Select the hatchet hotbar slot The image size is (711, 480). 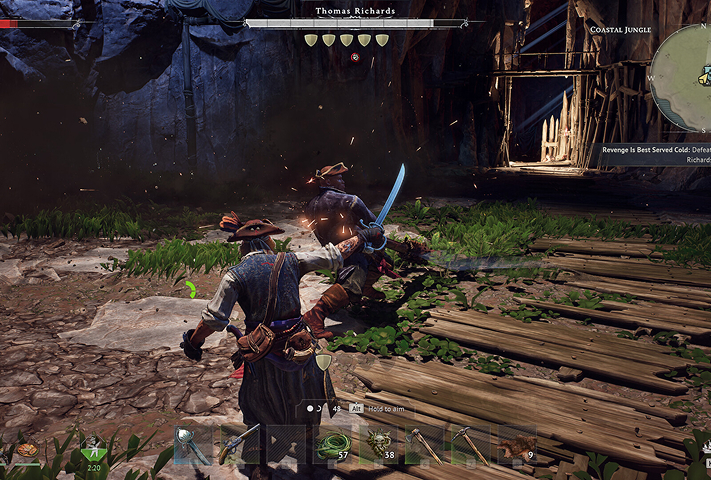pos(423,445)
